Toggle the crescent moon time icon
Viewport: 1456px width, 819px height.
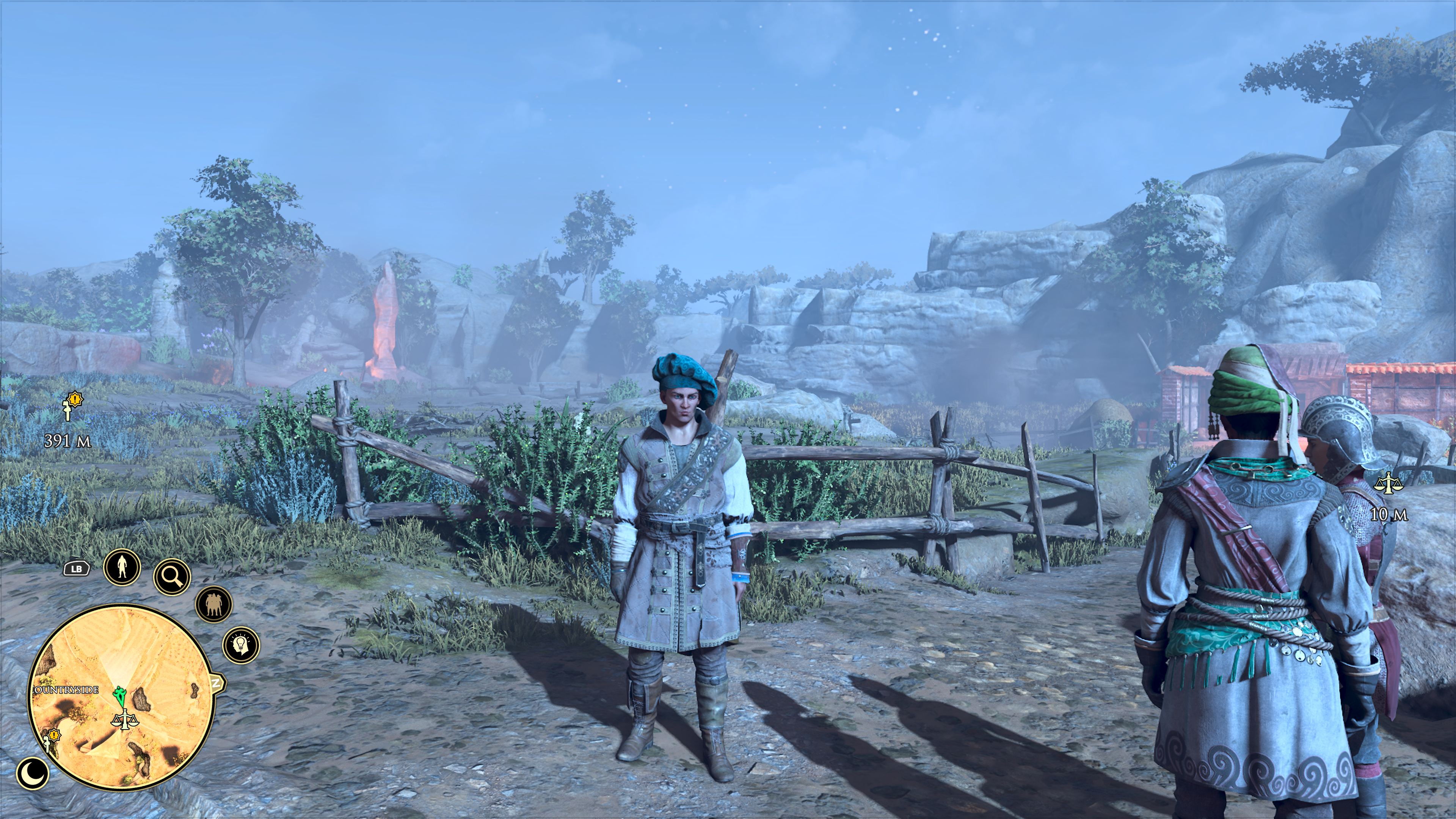[x=33, y=773]
